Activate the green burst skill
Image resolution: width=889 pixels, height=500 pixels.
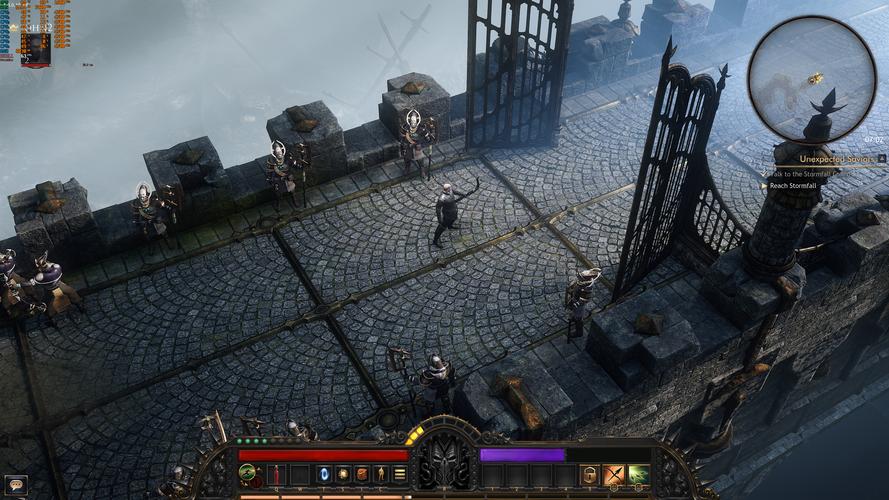(x=637, y=475)
